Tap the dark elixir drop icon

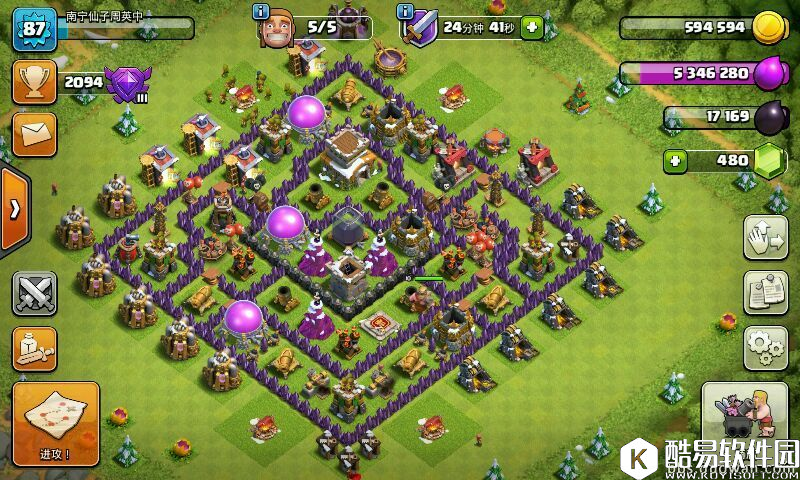(770, 118)
